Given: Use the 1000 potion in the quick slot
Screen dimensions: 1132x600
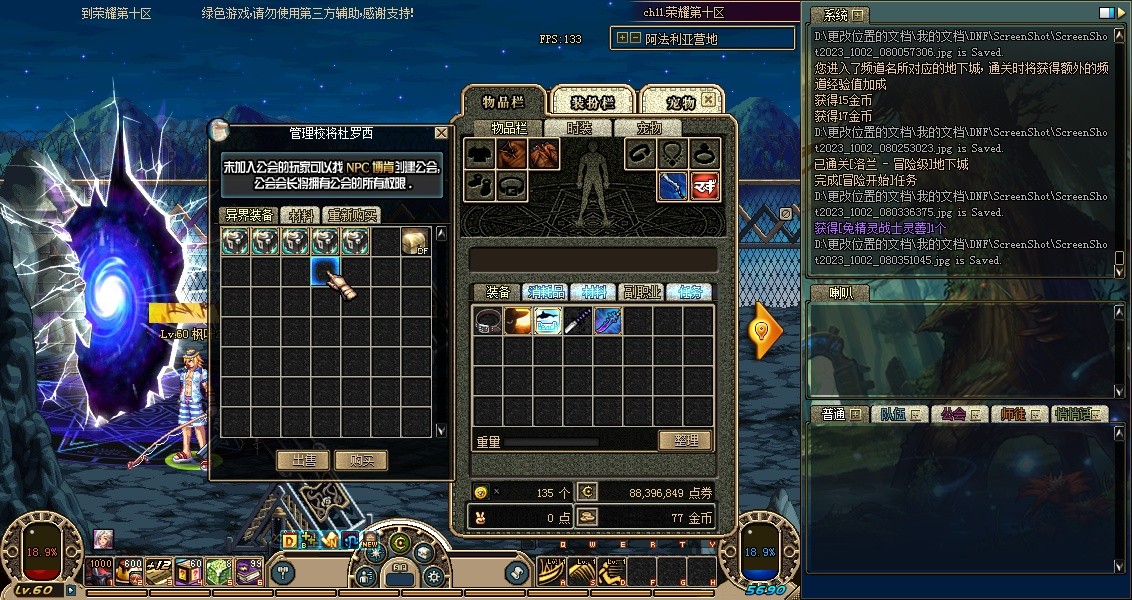Looking at the screenshot, I should click(x=100, y=571).
